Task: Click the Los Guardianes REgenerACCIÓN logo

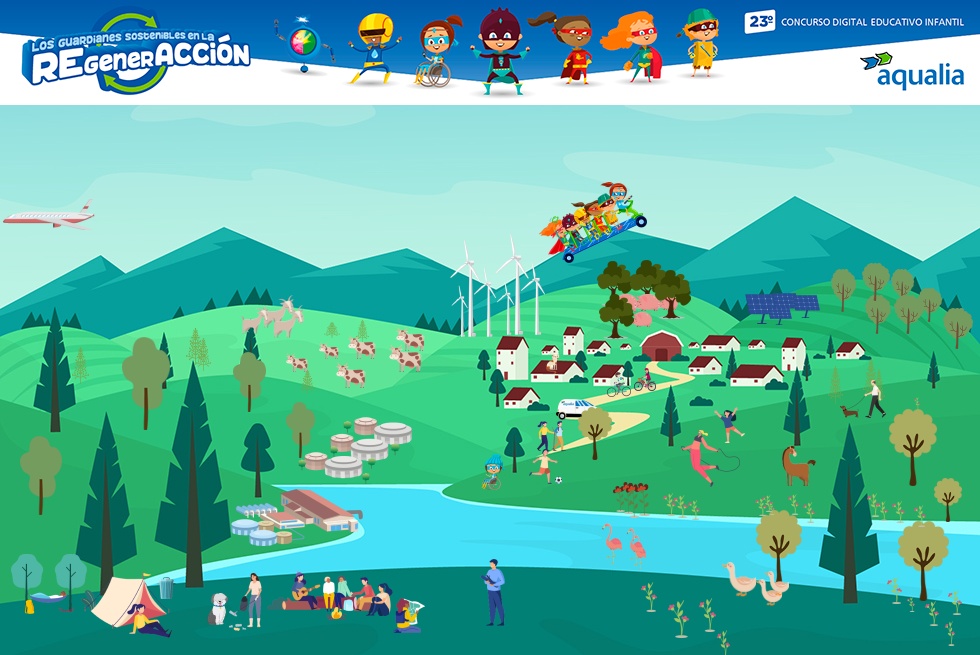Action: click(137, 52)
